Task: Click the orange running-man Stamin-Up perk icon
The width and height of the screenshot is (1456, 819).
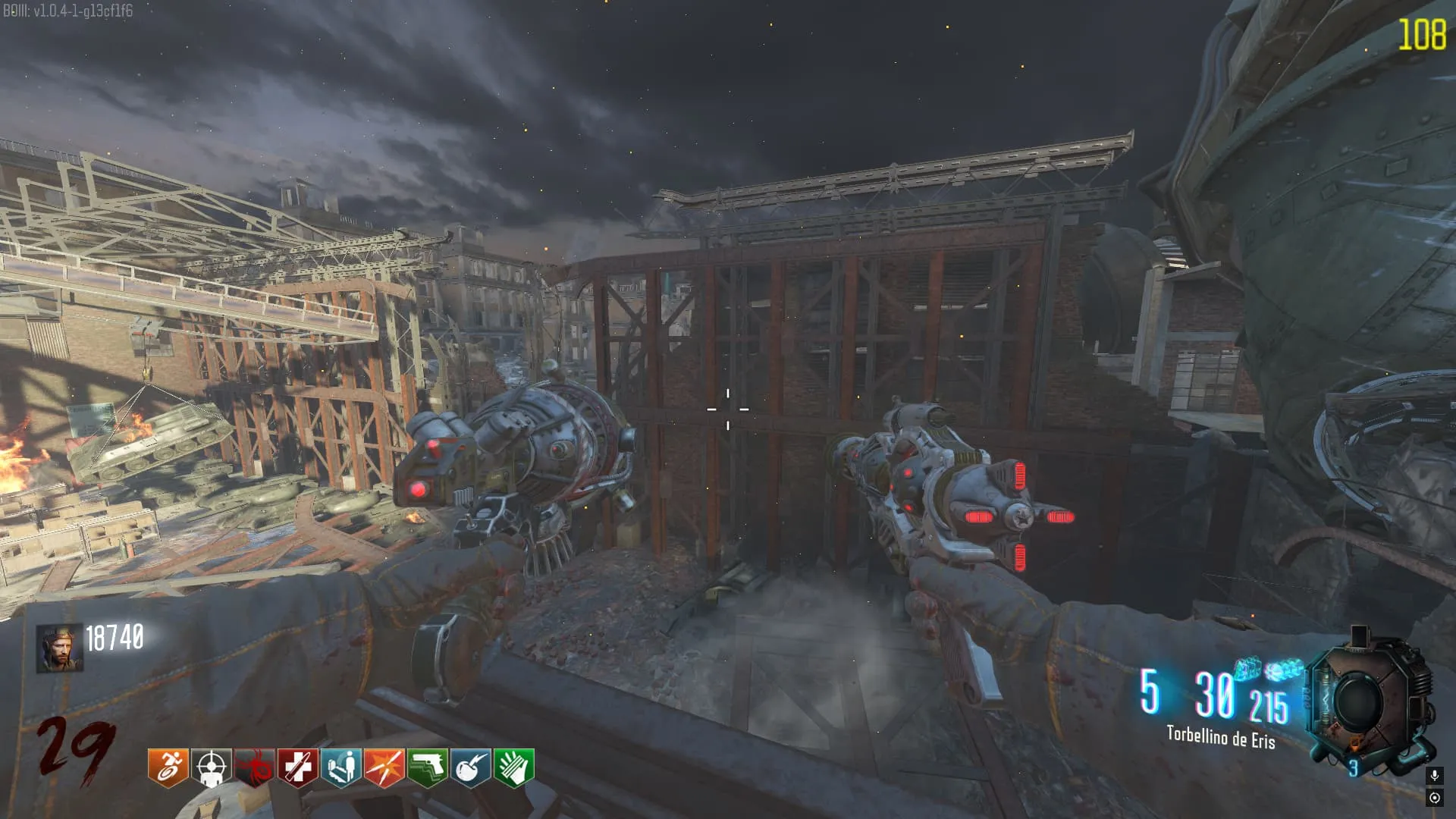Action: [x=168, y=767]
